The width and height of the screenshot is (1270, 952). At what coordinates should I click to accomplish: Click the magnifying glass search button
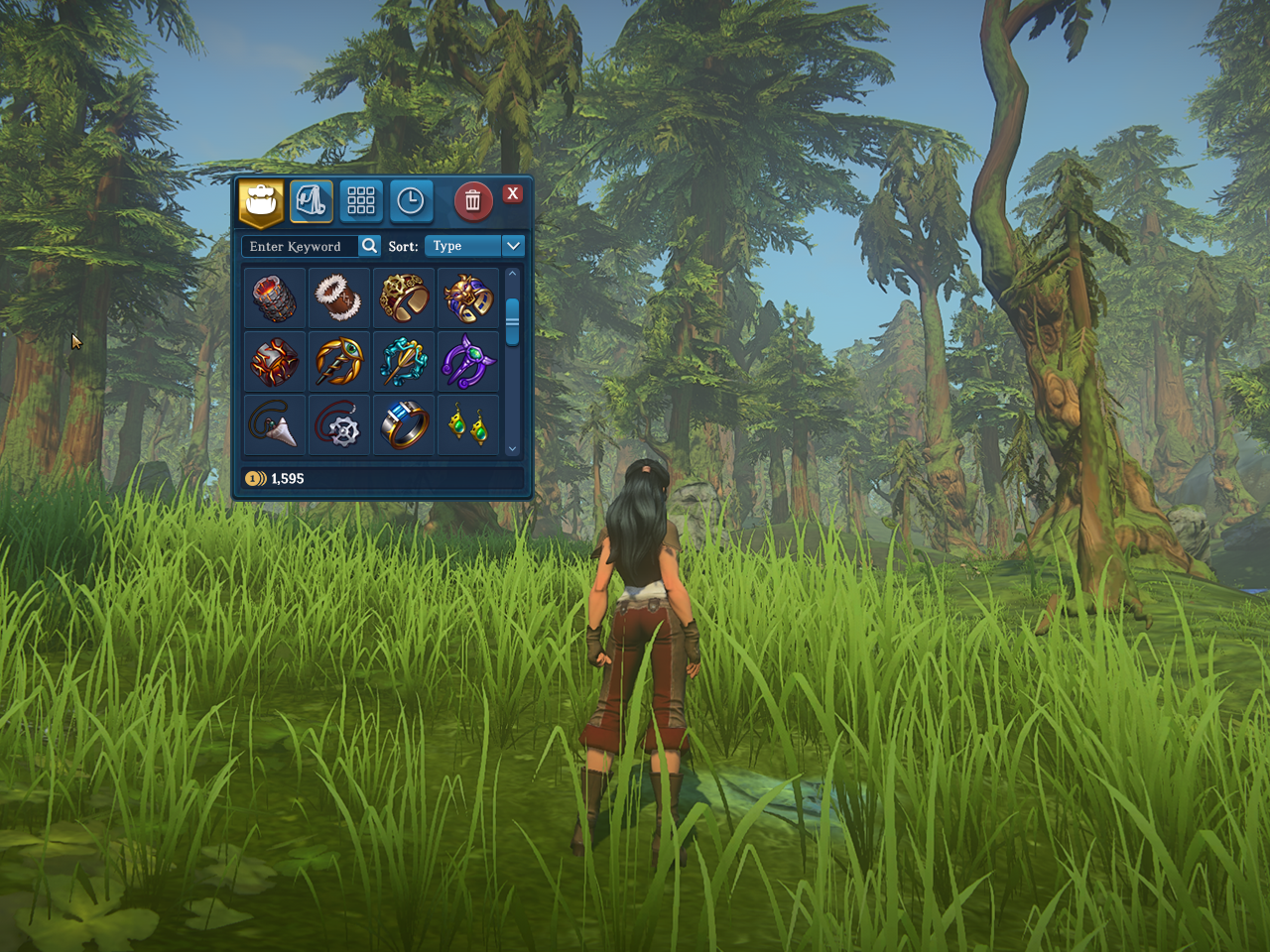[369, 246]
